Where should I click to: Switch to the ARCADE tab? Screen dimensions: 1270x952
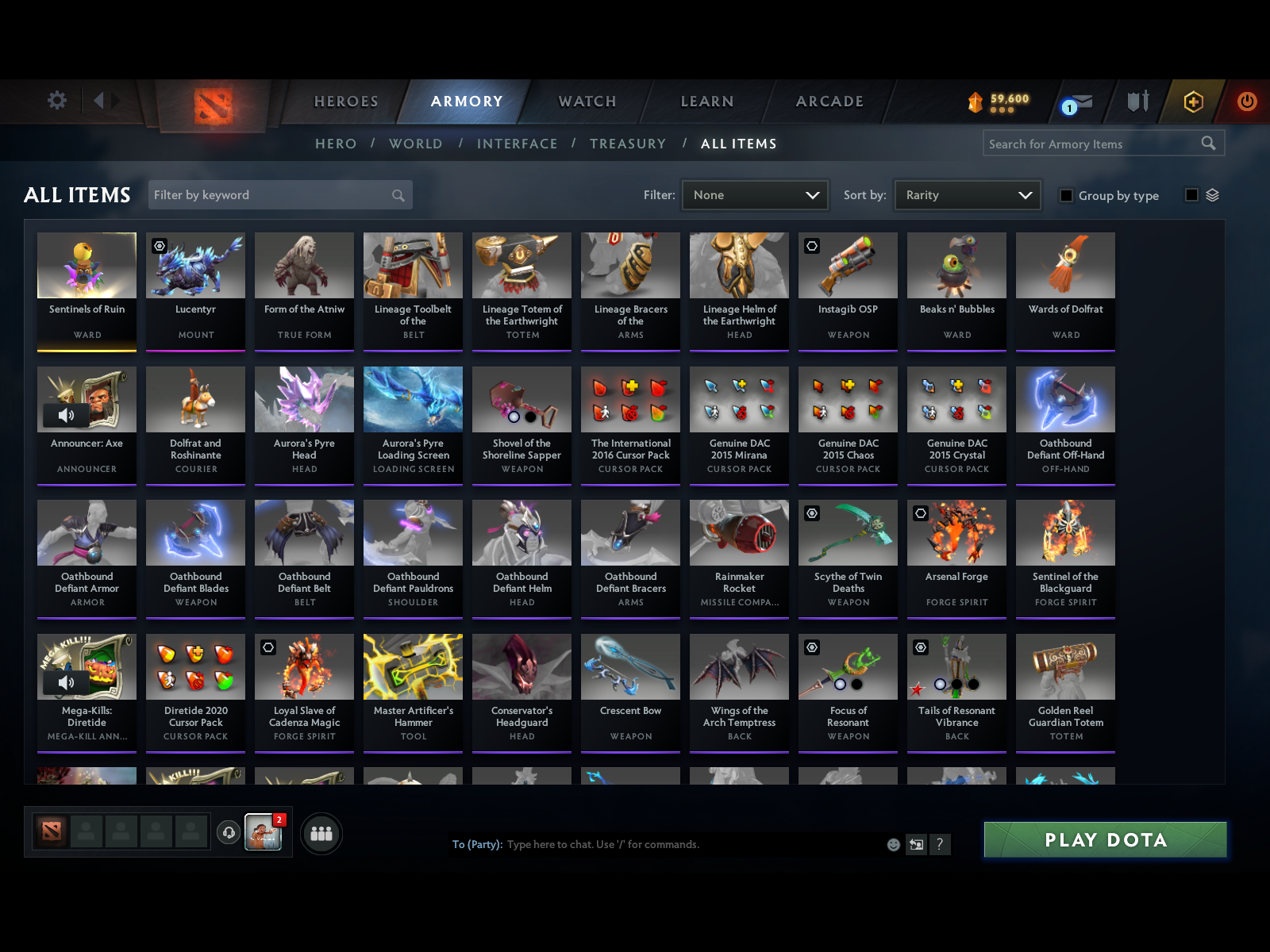829,101
